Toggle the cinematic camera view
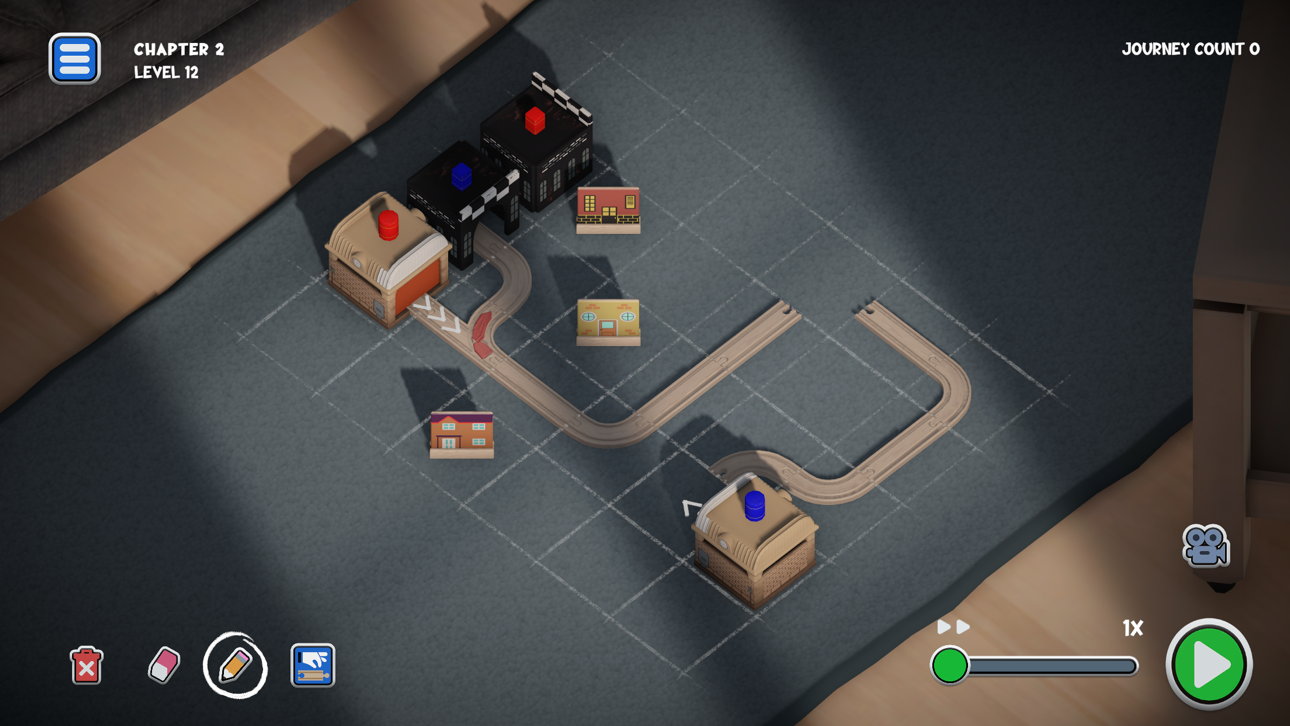Viewport: 1290px width, 726px height. point(1205,545)
